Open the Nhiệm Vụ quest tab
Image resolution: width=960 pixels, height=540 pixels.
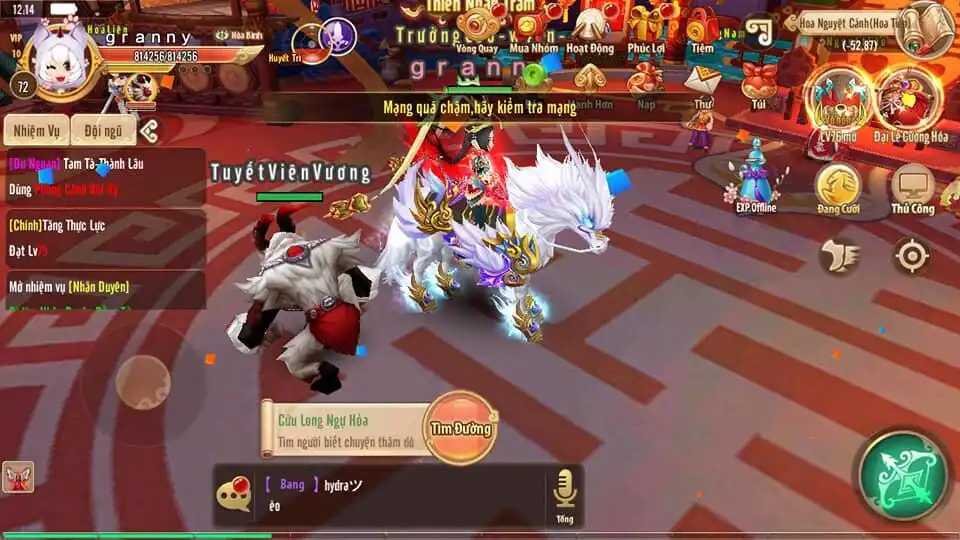tap(36, 131)
